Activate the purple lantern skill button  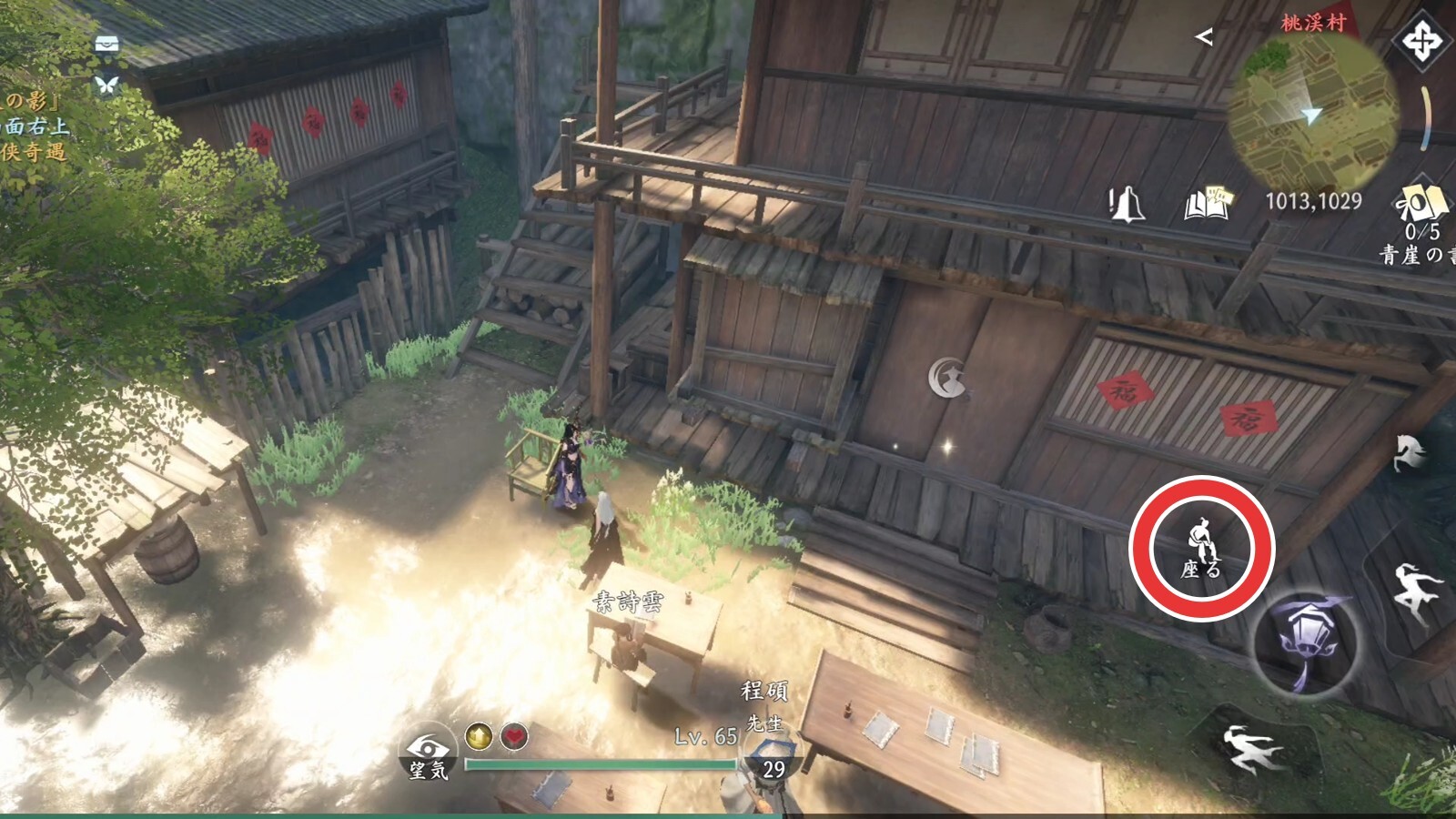tap(1303, 643)
